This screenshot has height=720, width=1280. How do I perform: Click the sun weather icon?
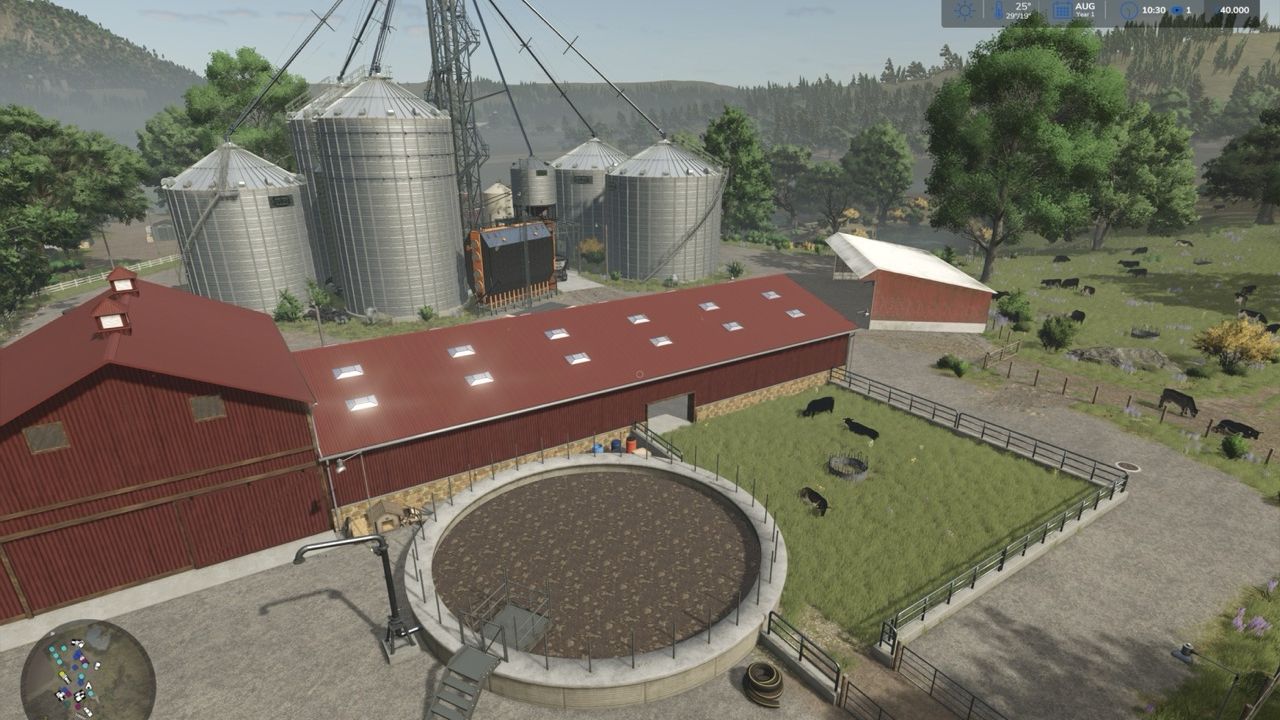(963, 9)
